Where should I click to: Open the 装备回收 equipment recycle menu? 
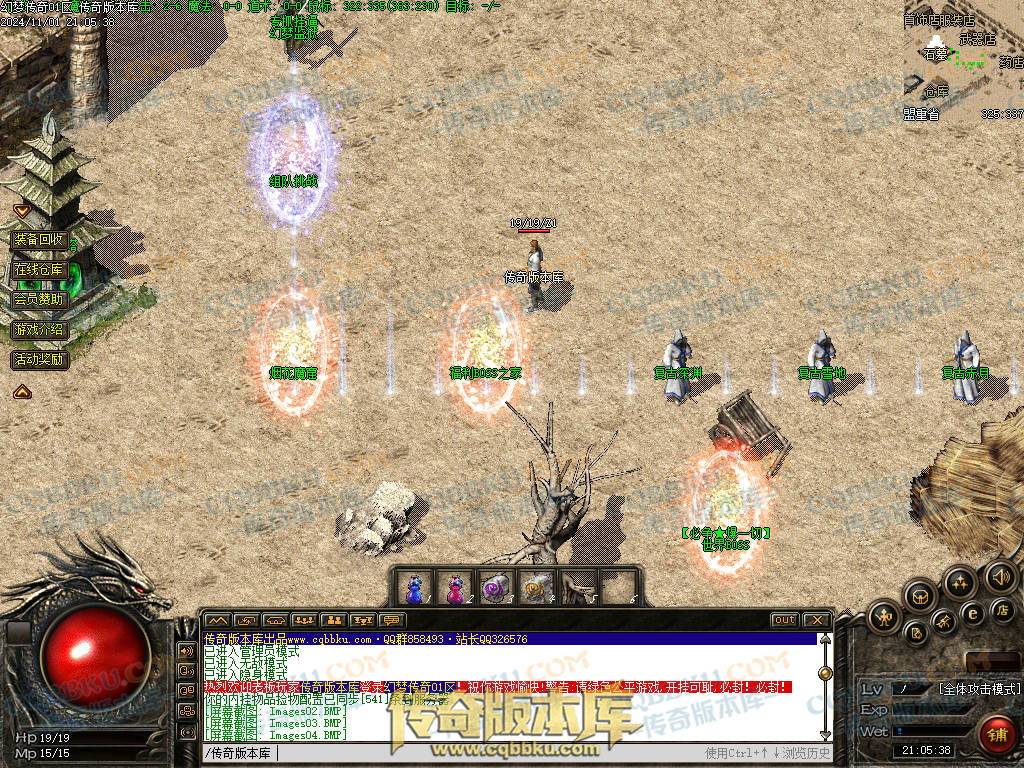tap(39, 240)
